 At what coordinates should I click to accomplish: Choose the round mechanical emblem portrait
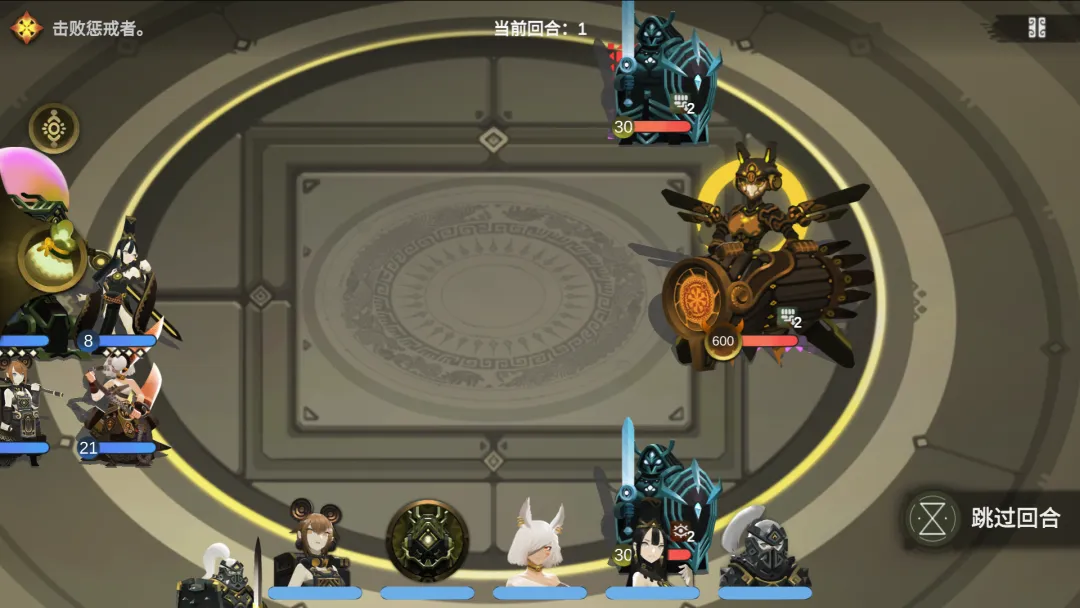[427, 545]
